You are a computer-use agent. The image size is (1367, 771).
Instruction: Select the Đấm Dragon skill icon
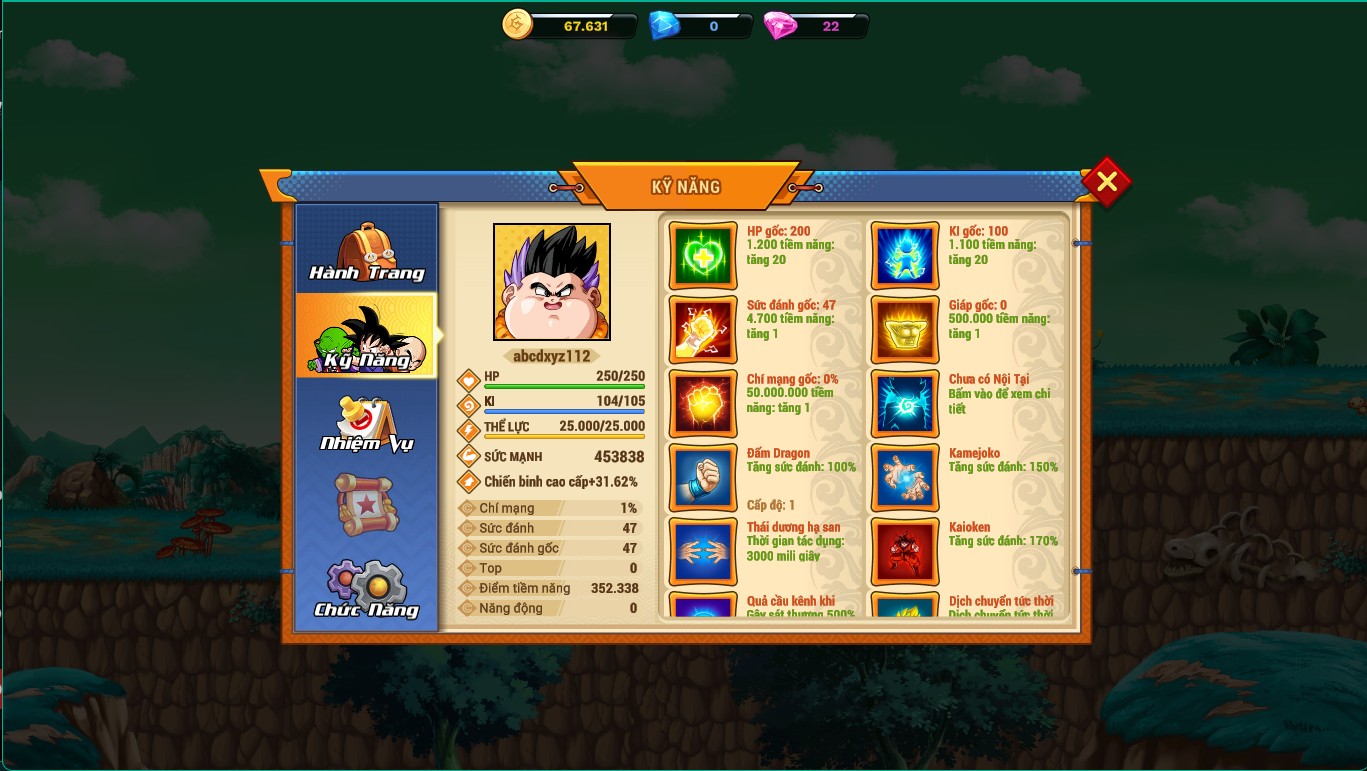tap(703, 478)
